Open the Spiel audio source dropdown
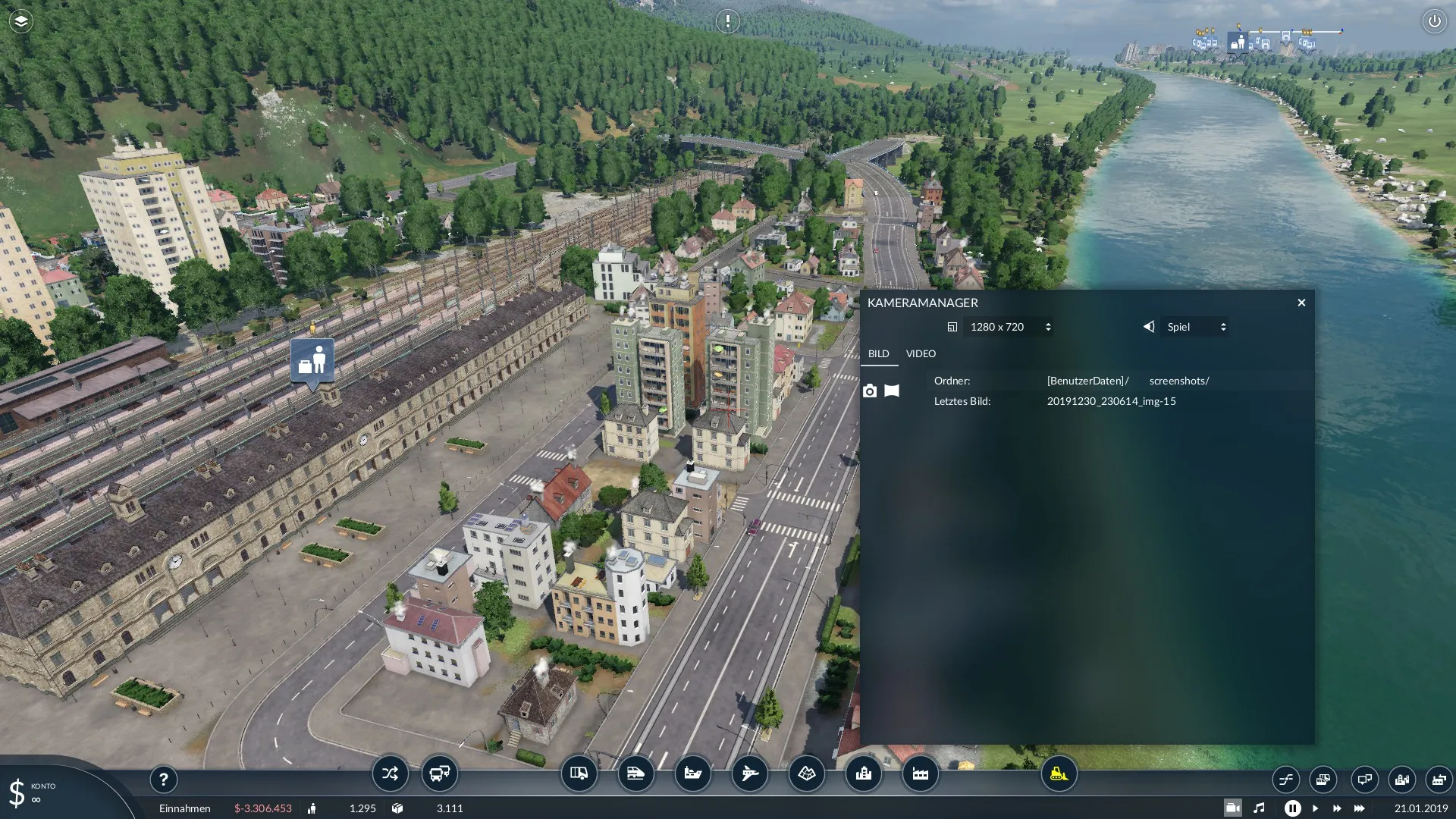The height and width of the screenshot is (819, 1456). pyautogui.click(x=1195, y=327)
